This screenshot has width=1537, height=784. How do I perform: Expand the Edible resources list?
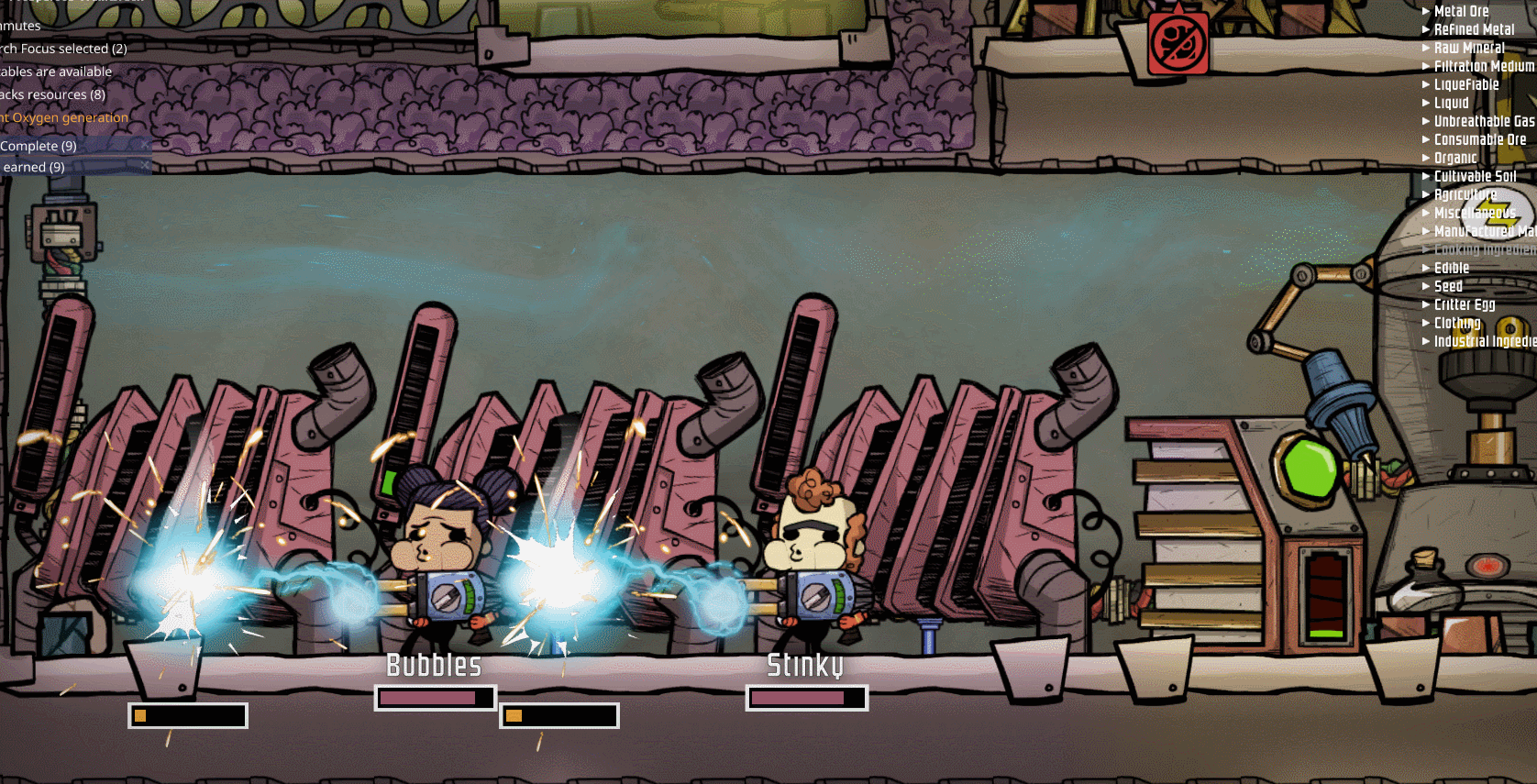click(1451, 268)
